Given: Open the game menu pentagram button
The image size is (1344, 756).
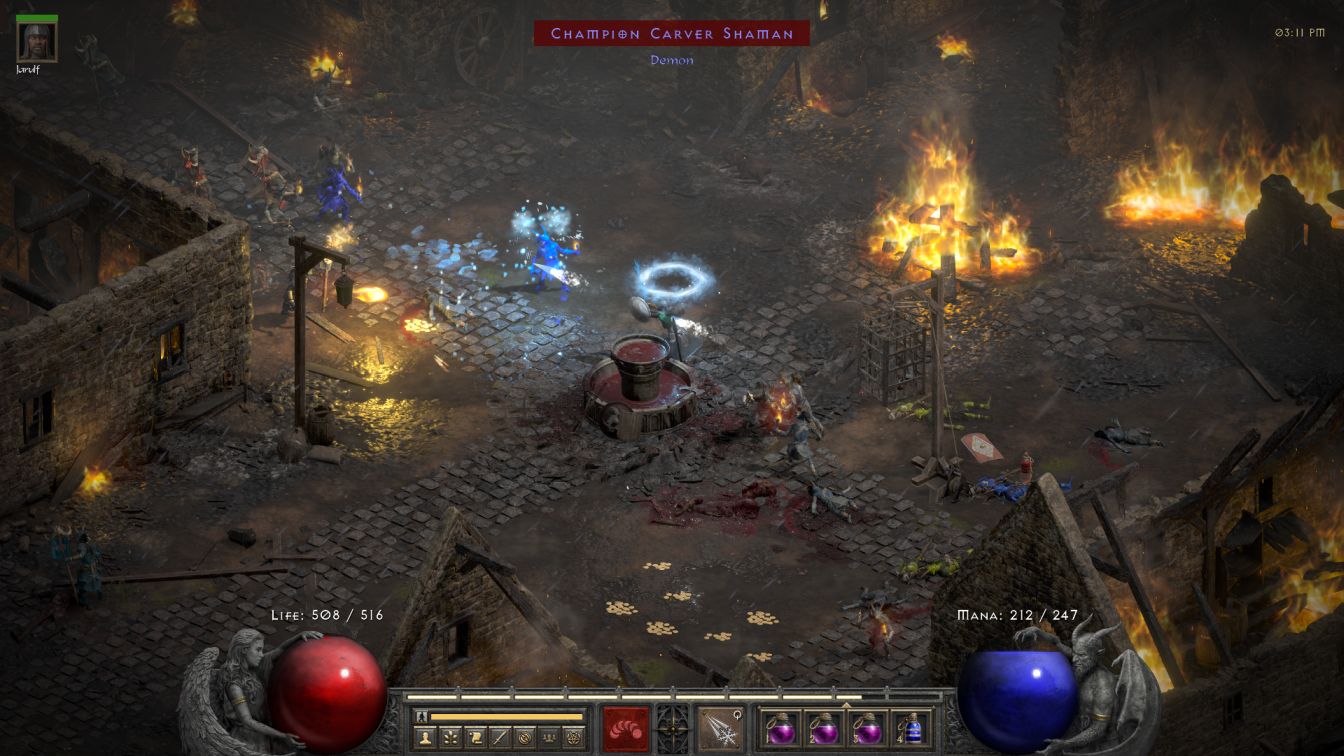Looking at the screenshot, I should (x=574, y=738).
